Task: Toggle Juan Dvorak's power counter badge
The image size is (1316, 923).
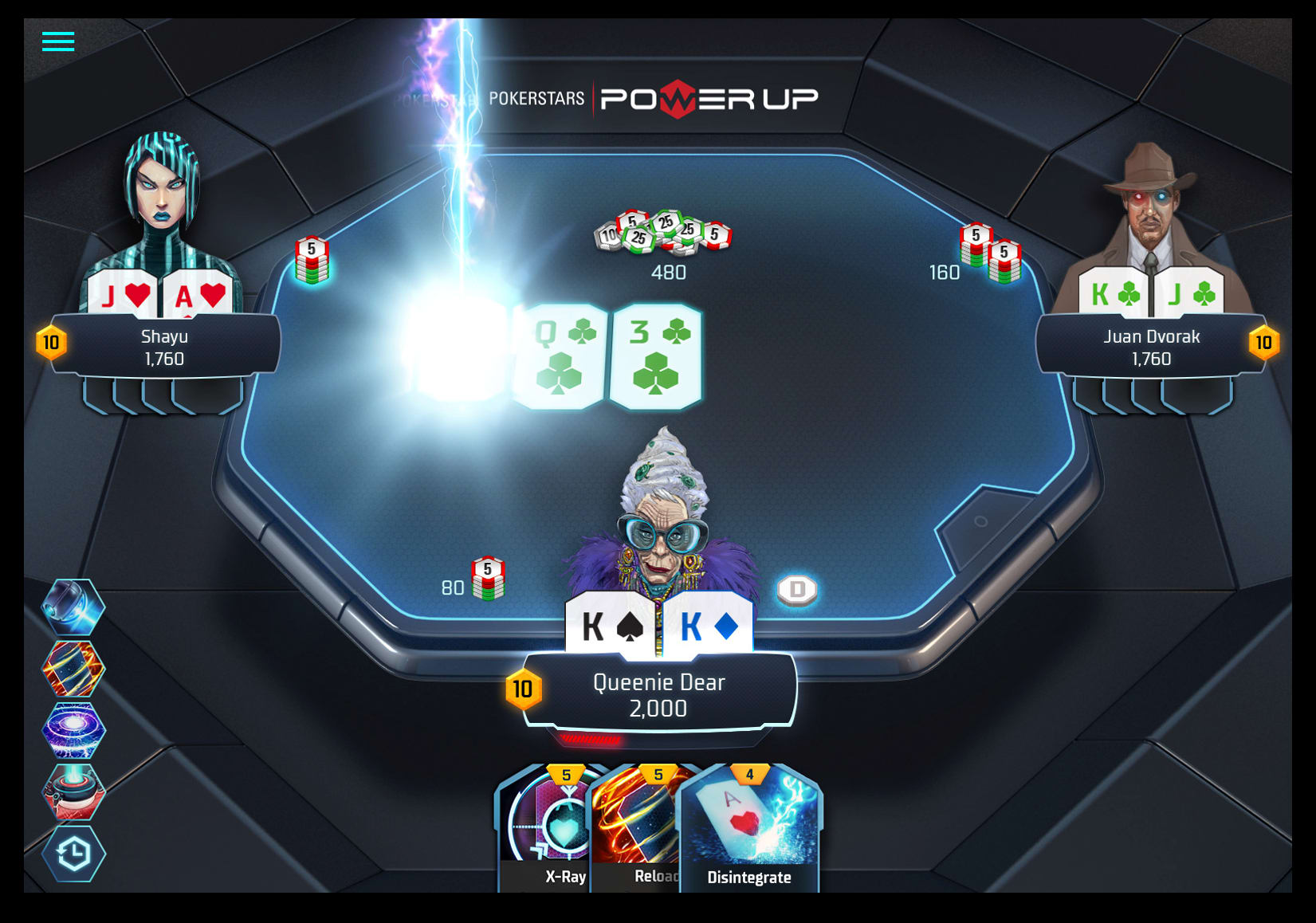Action: pos(1264,344)
